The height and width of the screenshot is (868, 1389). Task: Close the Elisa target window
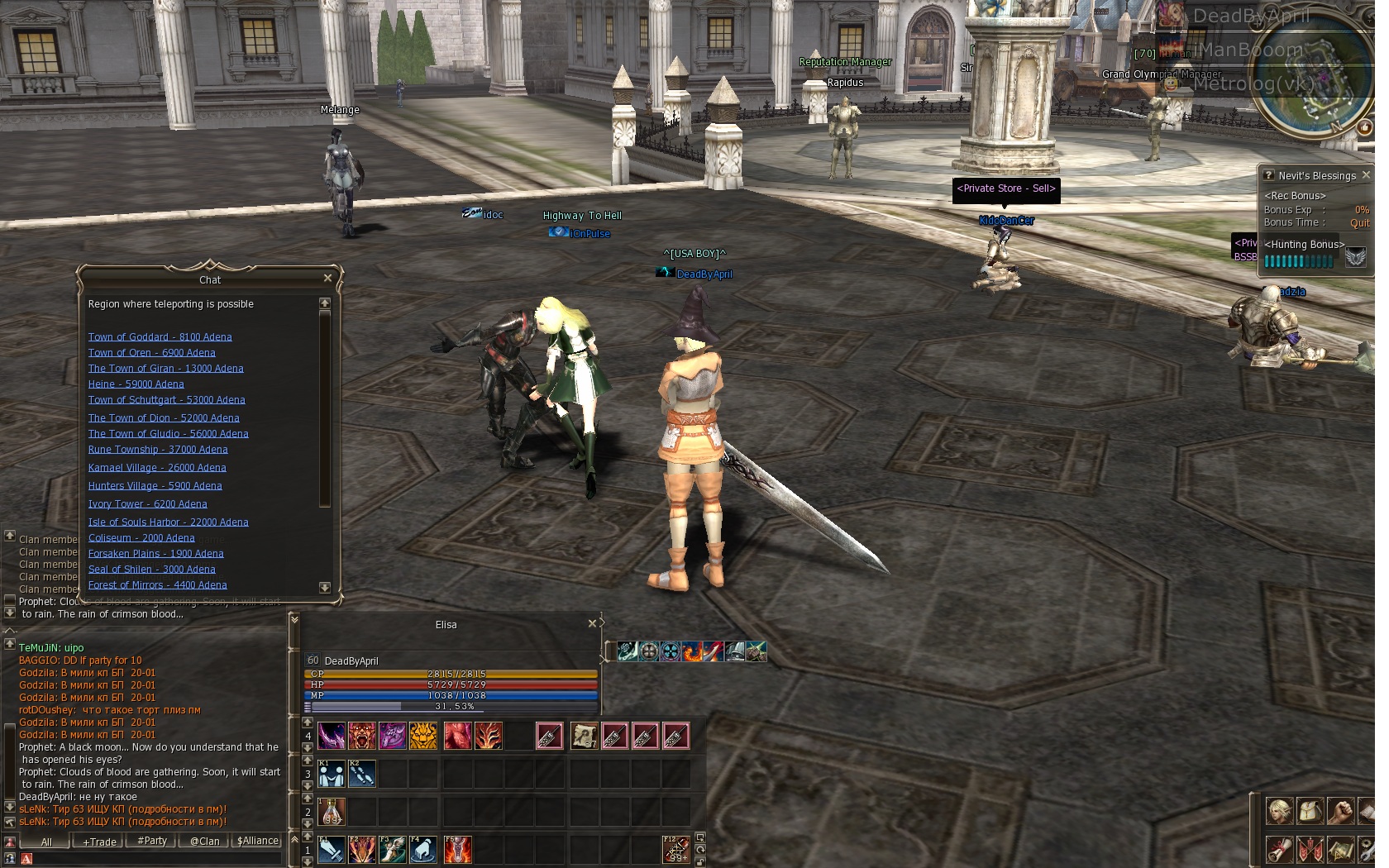592,624
